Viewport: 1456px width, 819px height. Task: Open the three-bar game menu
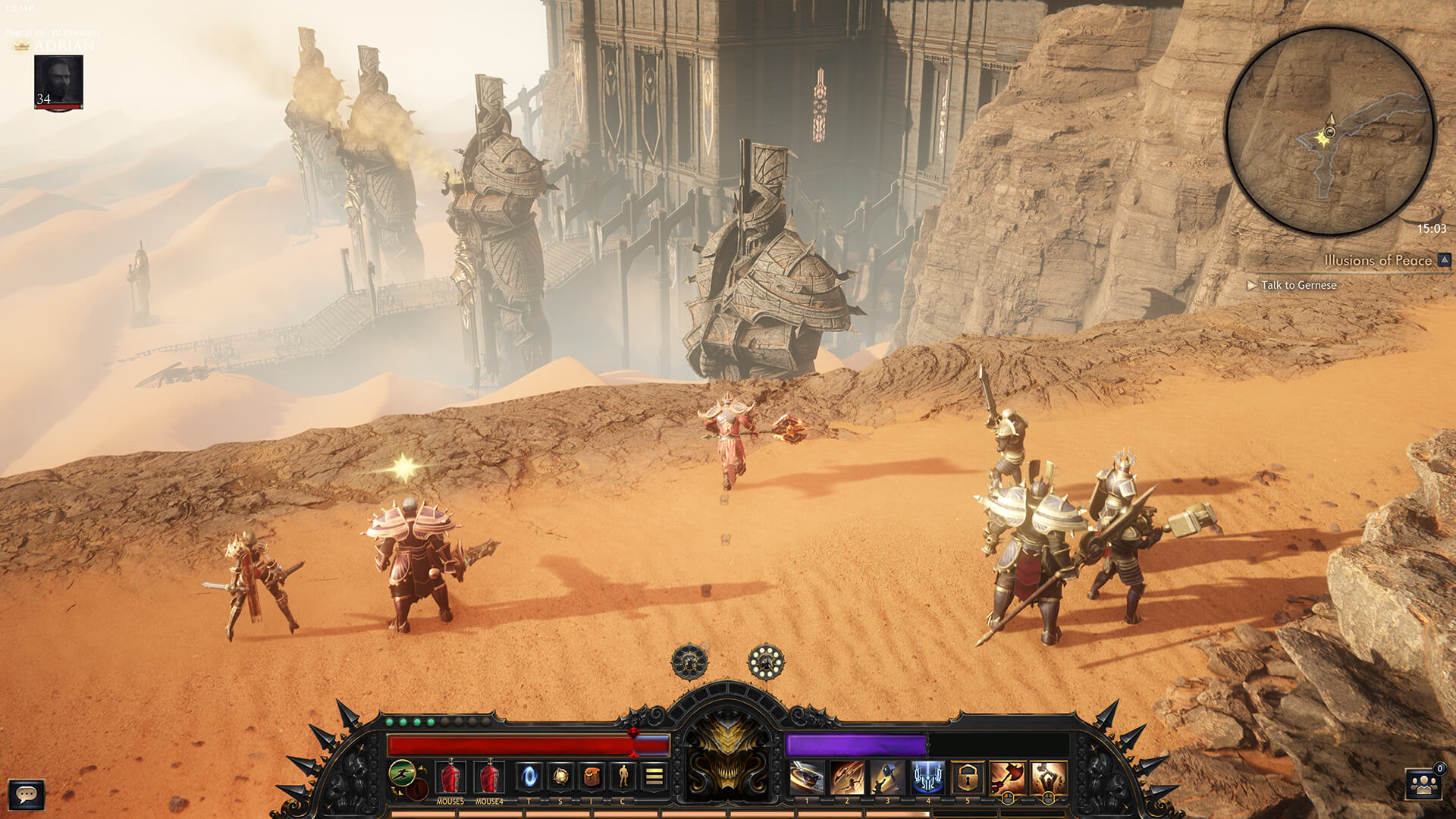654,776
